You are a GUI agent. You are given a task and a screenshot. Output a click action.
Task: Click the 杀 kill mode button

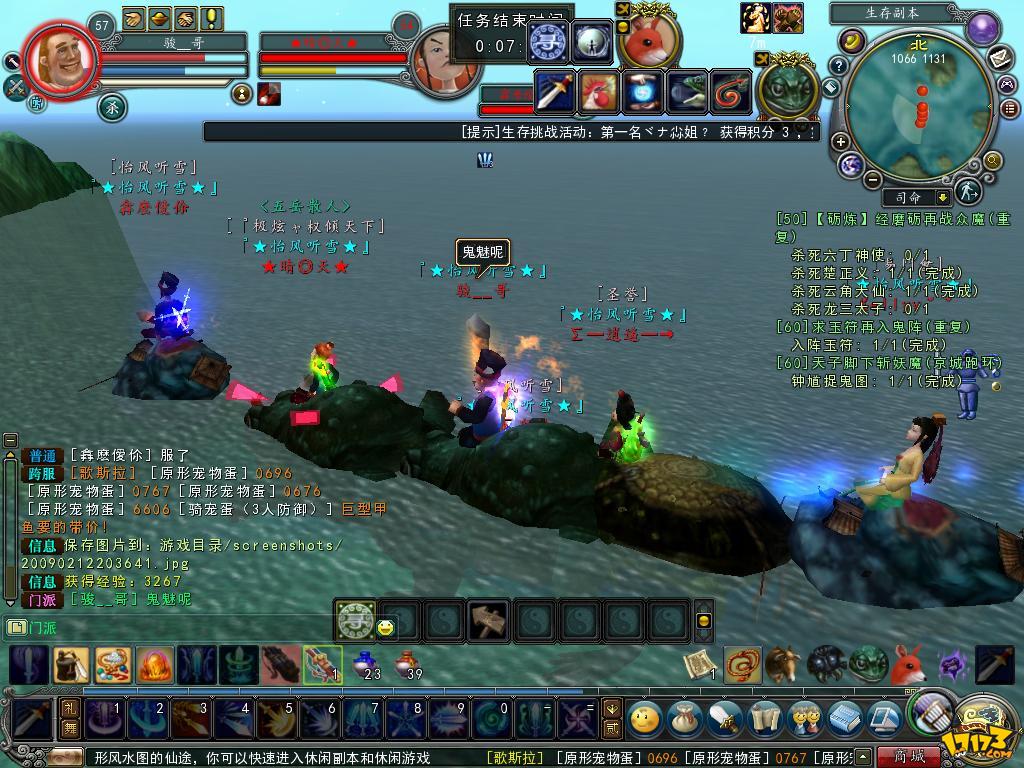[x=112, y=106]
